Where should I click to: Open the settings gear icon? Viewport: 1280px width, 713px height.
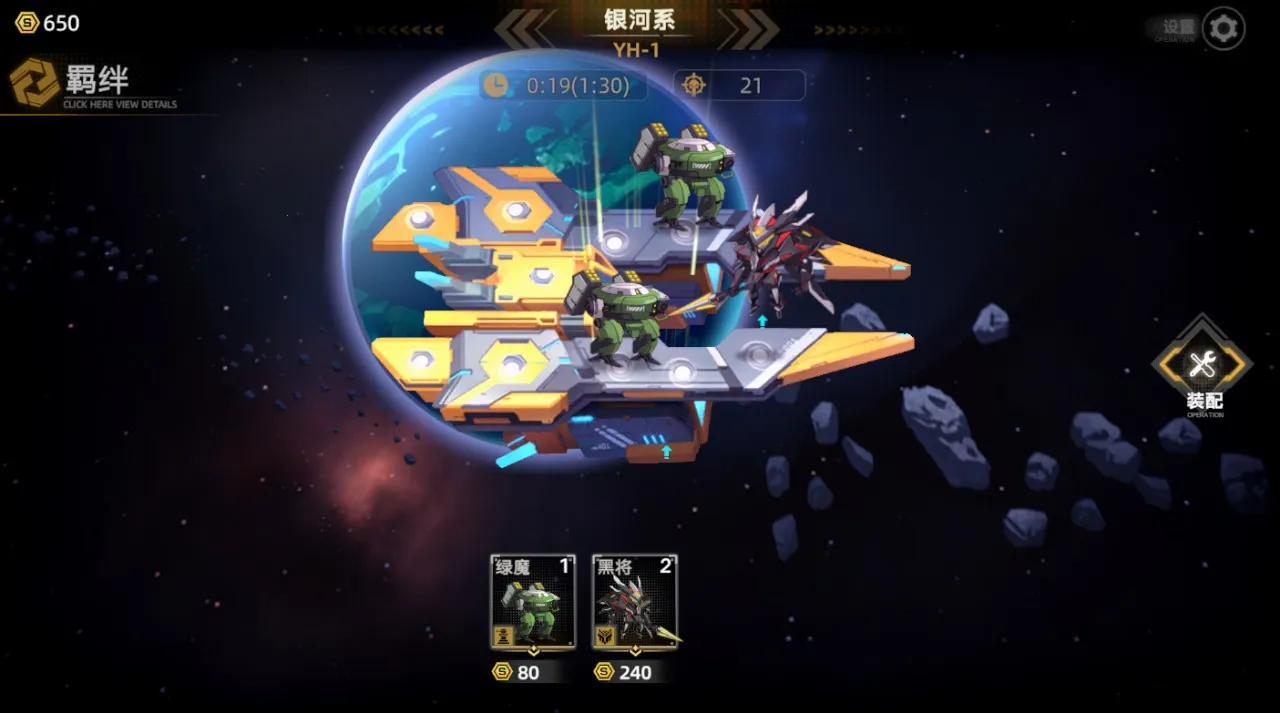(x=1223, y=28)
